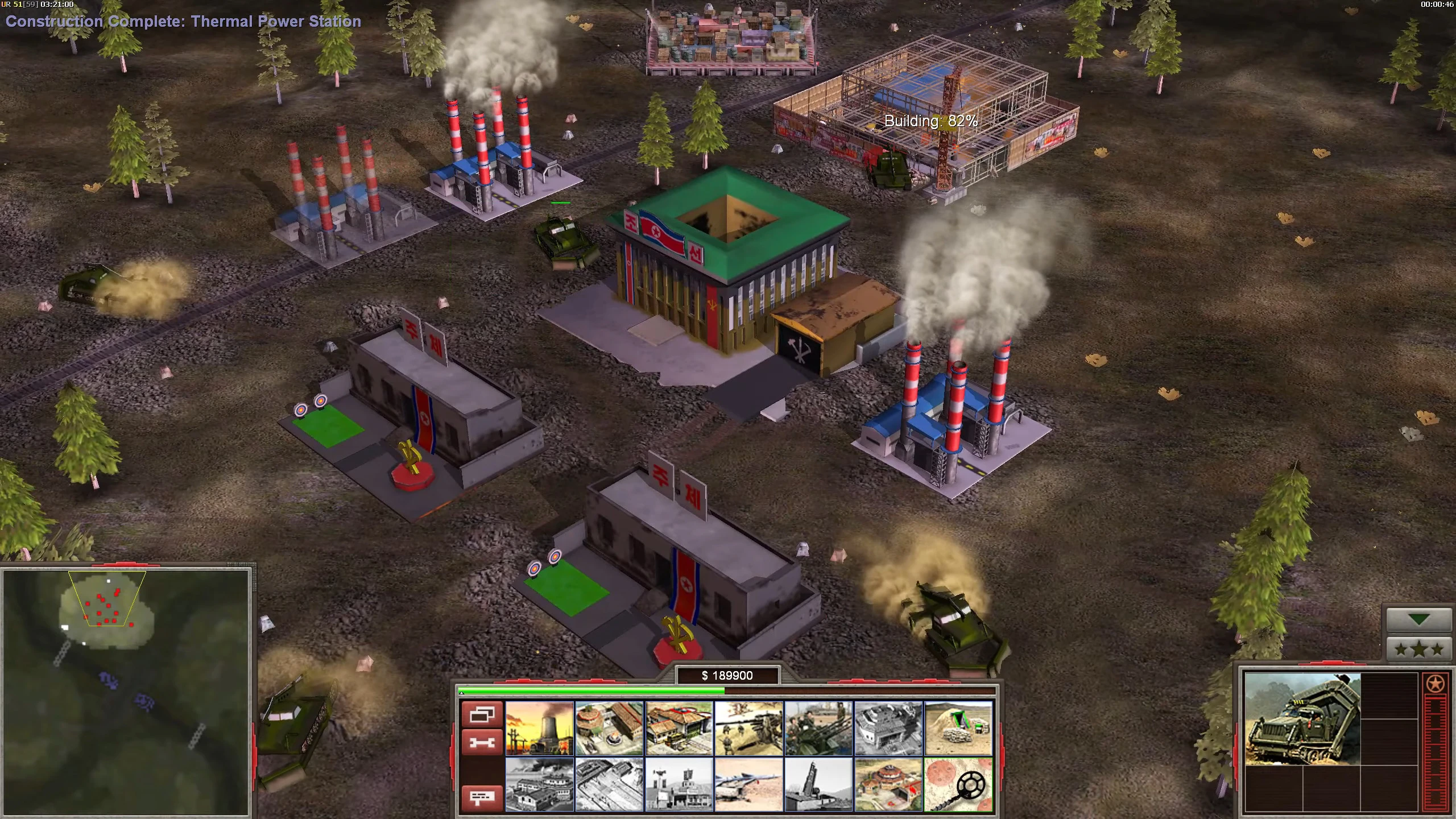1456x819 pixels.
Task: Build the missile launcher site in sand
Action: [749, 784]
